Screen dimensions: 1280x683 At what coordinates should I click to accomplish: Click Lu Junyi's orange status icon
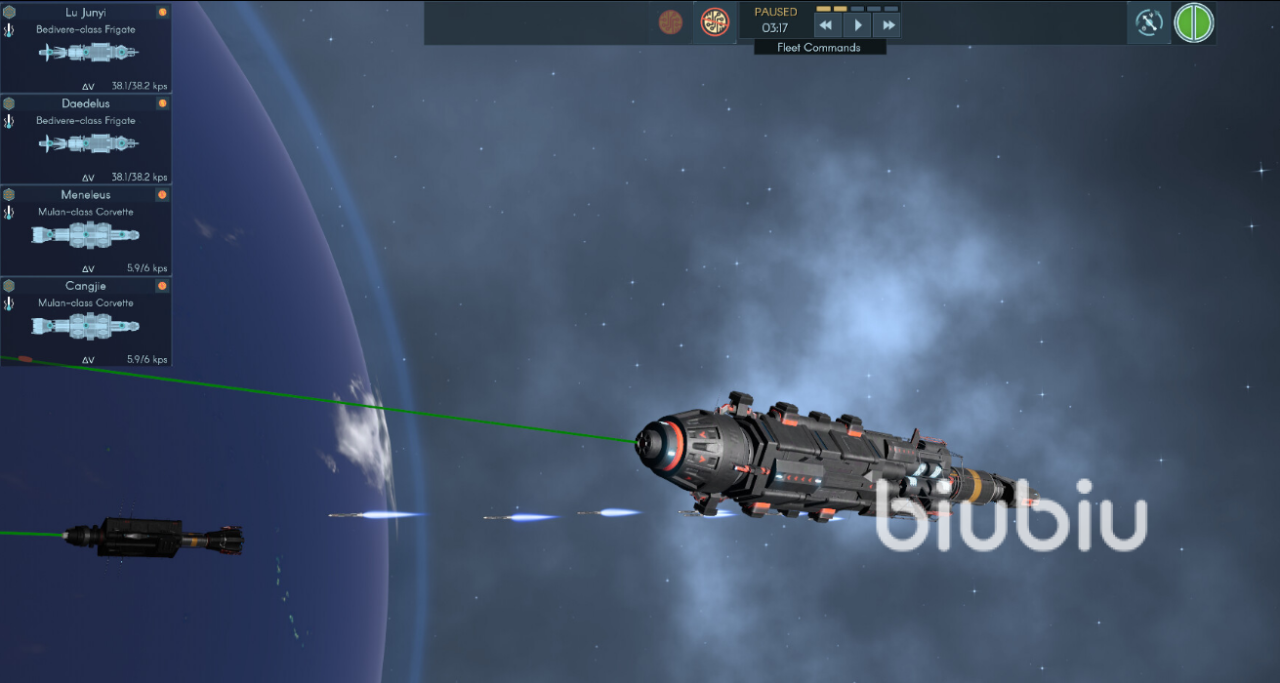pyautogui.click(x=162, y=13)
